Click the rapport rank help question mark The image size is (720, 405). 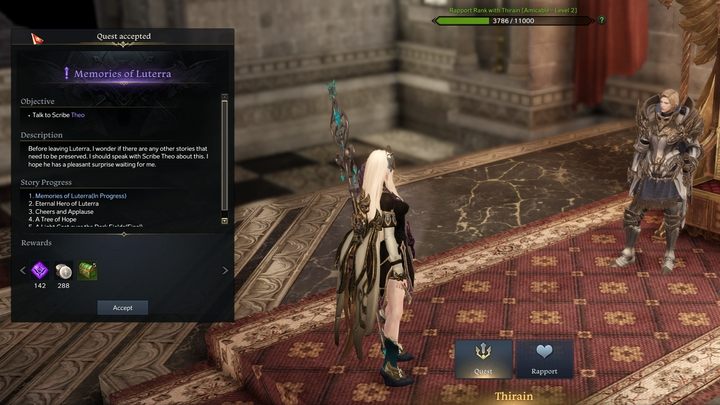(601, 20)
